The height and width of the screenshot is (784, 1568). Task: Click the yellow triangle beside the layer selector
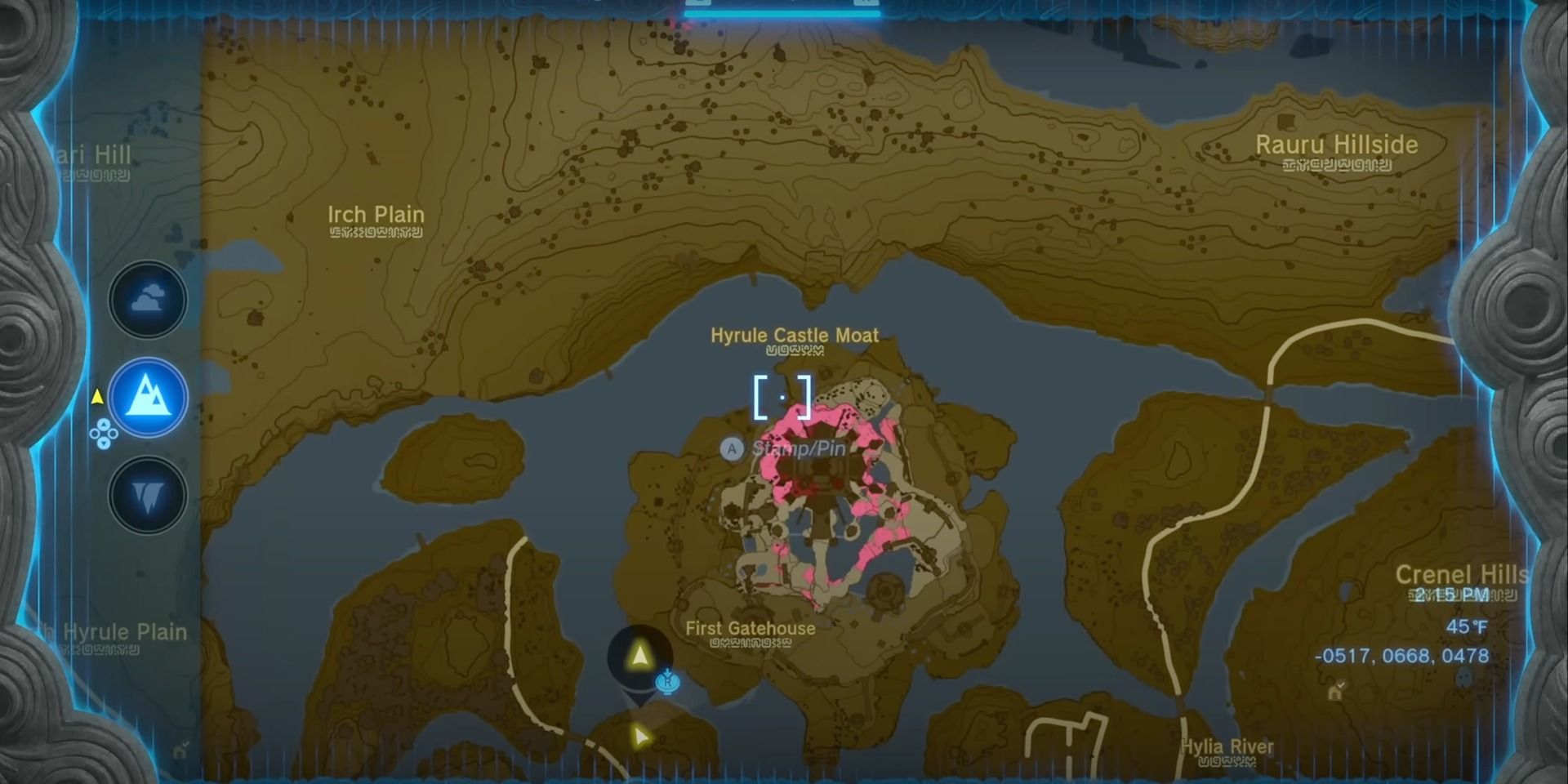point(98,398)
